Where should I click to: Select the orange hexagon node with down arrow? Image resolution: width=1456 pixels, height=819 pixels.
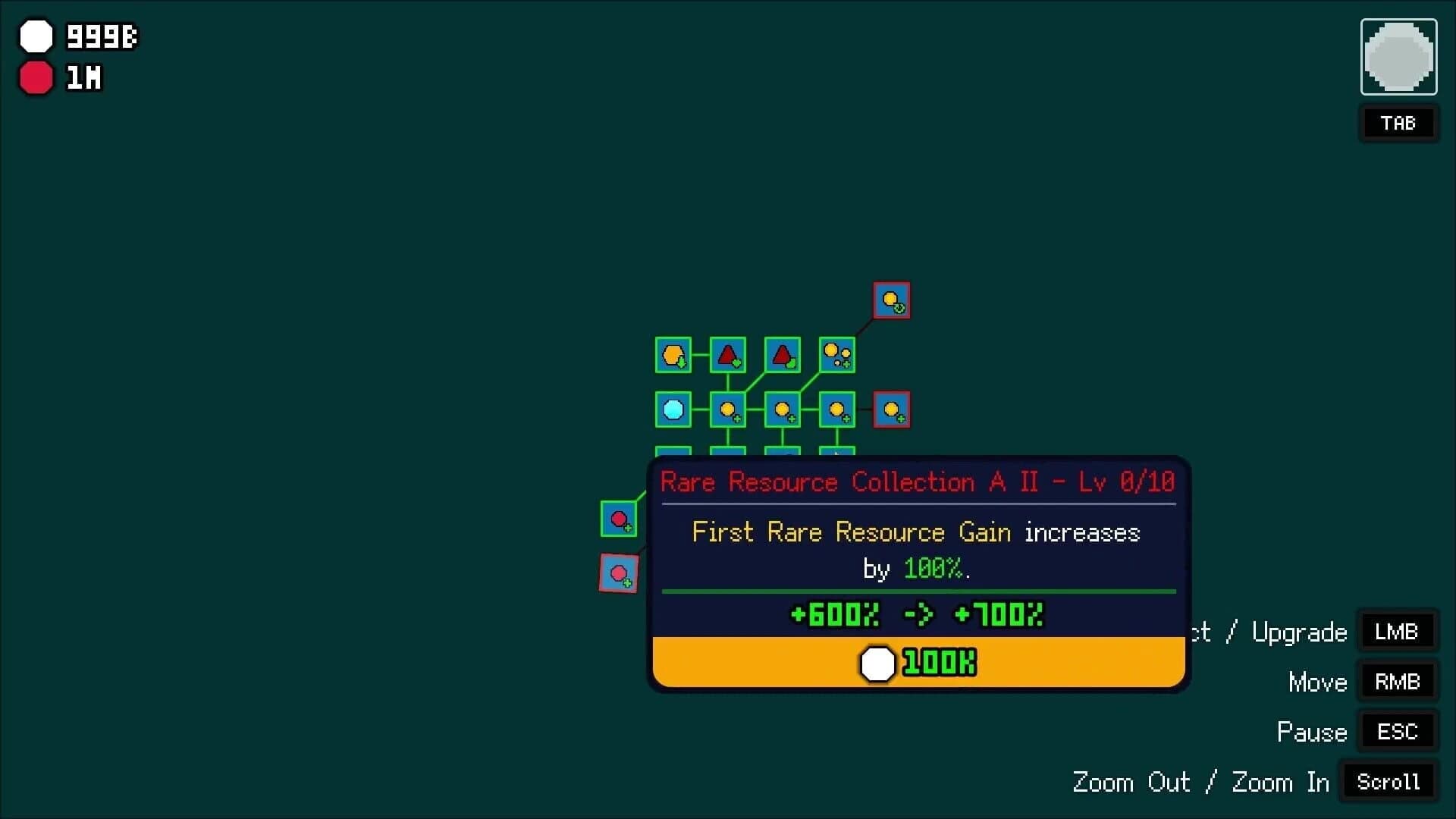click(674, 355)
